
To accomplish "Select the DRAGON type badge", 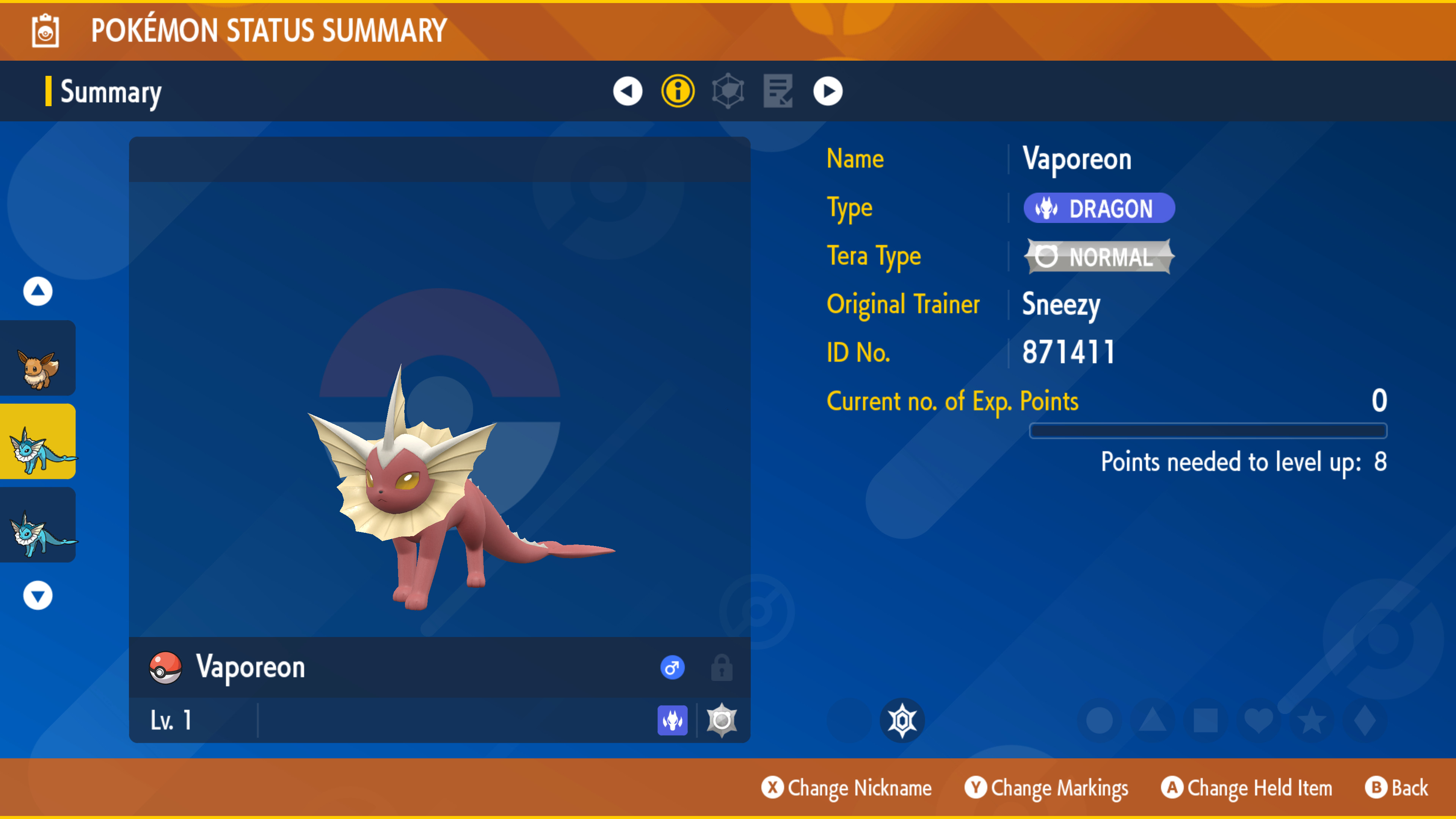I will (1099, 208).
